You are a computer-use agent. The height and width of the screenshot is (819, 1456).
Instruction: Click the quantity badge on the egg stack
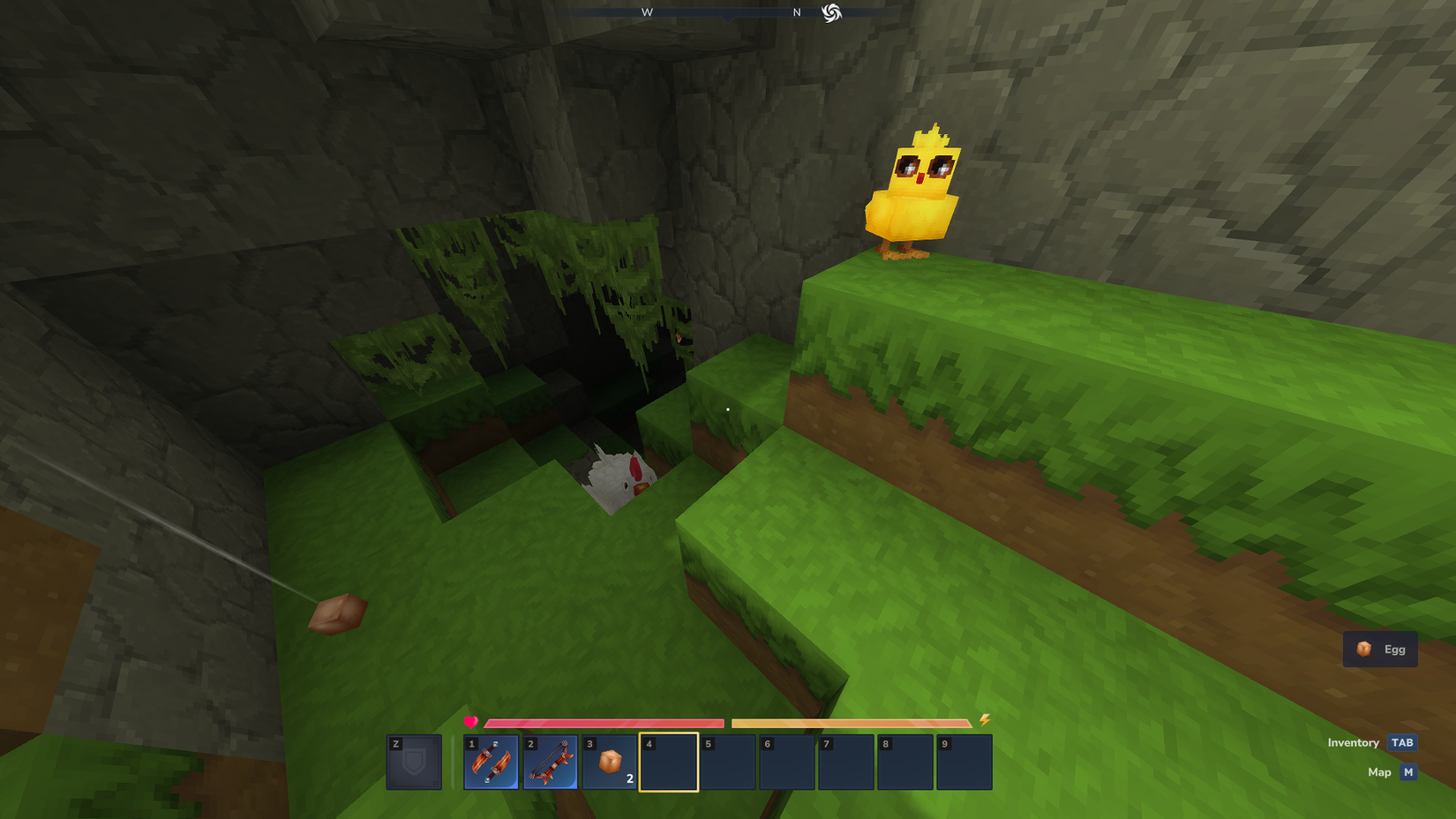pyautogui.click(x=629, y=778)
